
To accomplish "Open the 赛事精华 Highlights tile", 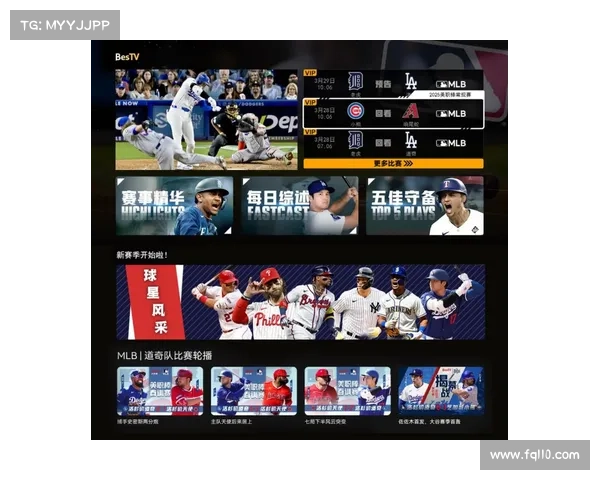I will 174,206.
